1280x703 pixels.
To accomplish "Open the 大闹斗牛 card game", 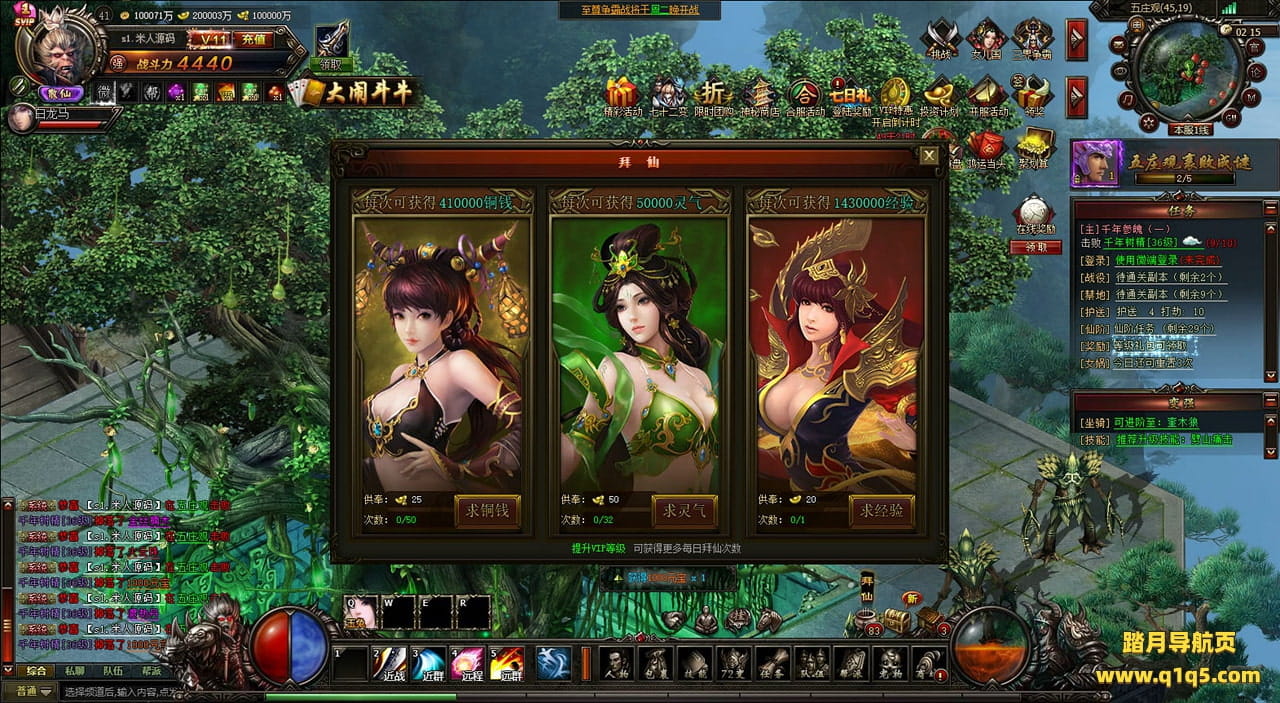I will (352, 93).
